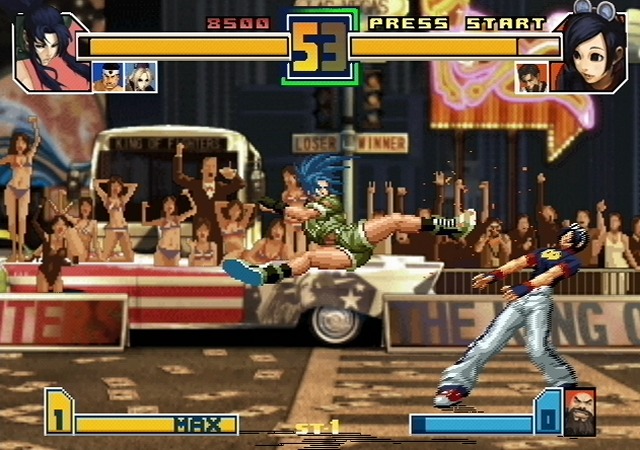Choose the blonde teammate portrait icon
Screen dimensions: 640x450
pos(140,77)
